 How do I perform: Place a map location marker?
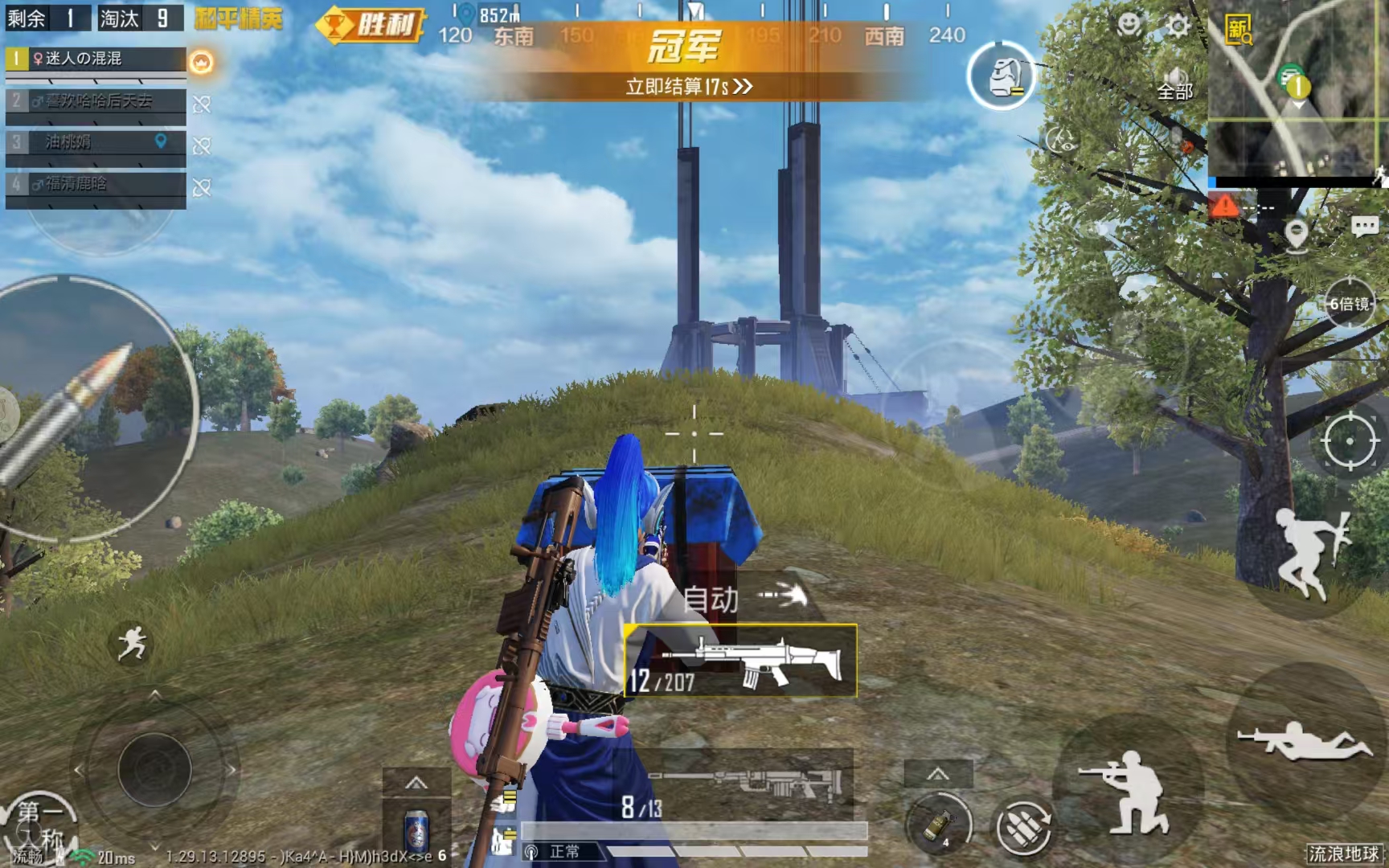pos(1296,235)
